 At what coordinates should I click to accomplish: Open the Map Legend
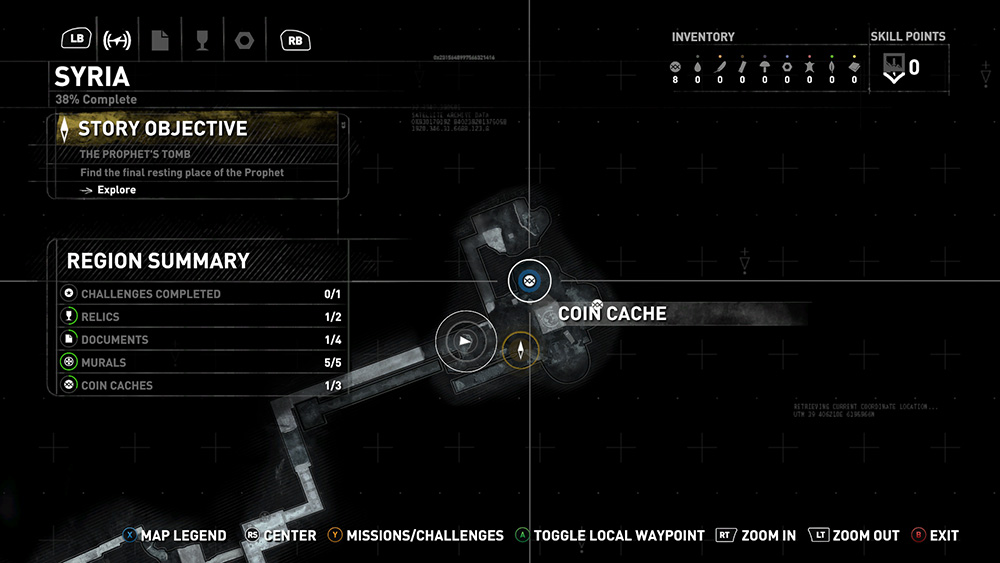coord(175,536)
